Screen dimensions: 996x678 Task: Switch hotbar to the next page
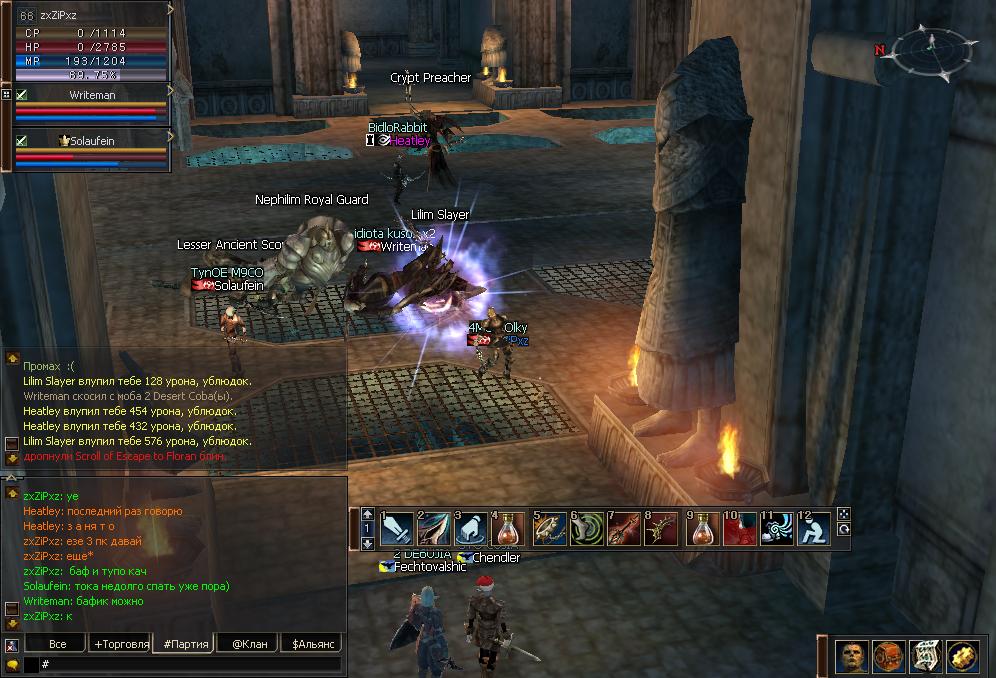click(367, 543)
